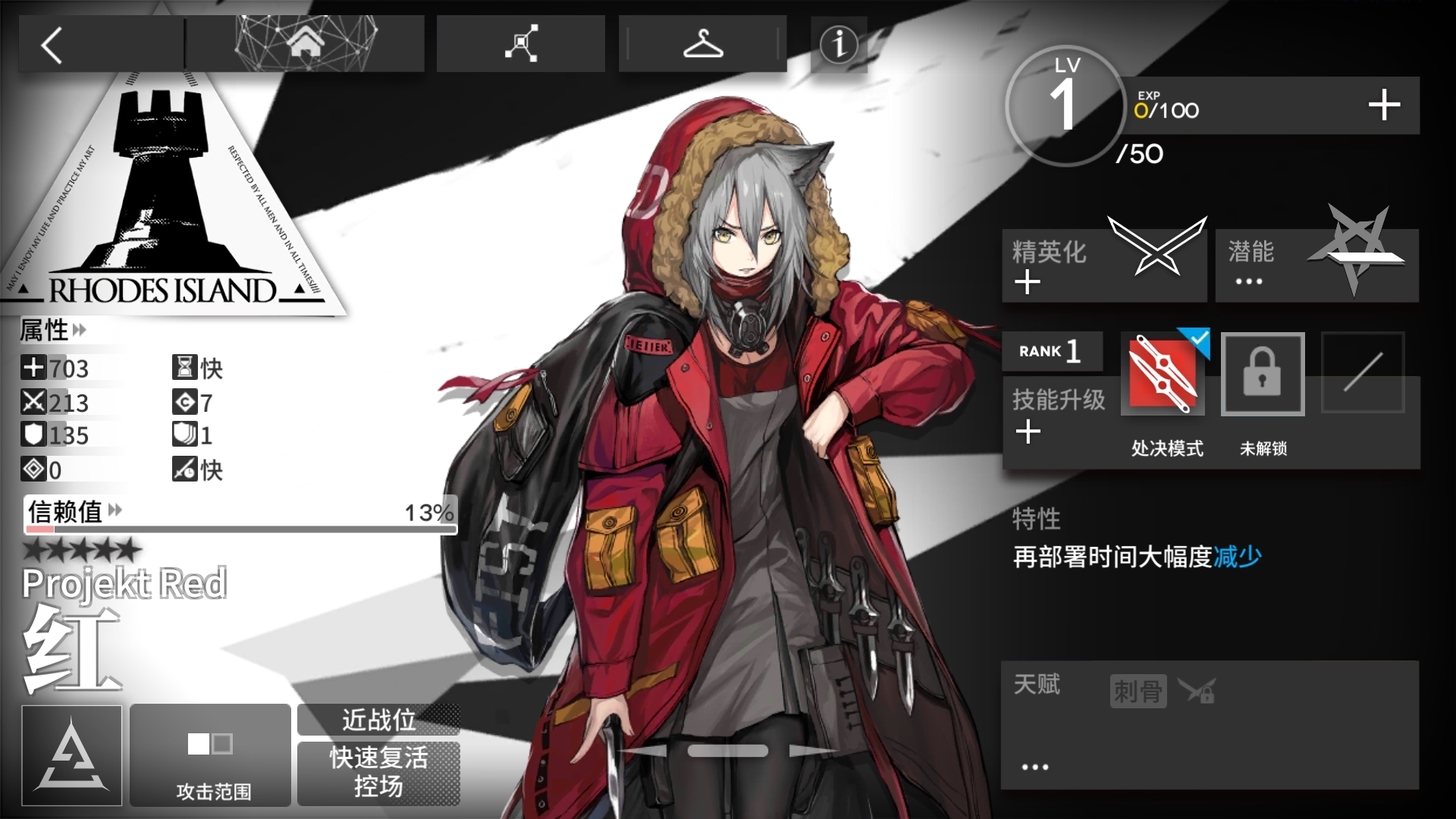Click the plus button next to EXP
Image resolution: width=1456 pixels, height=819 pixels.
point(1385,105)
